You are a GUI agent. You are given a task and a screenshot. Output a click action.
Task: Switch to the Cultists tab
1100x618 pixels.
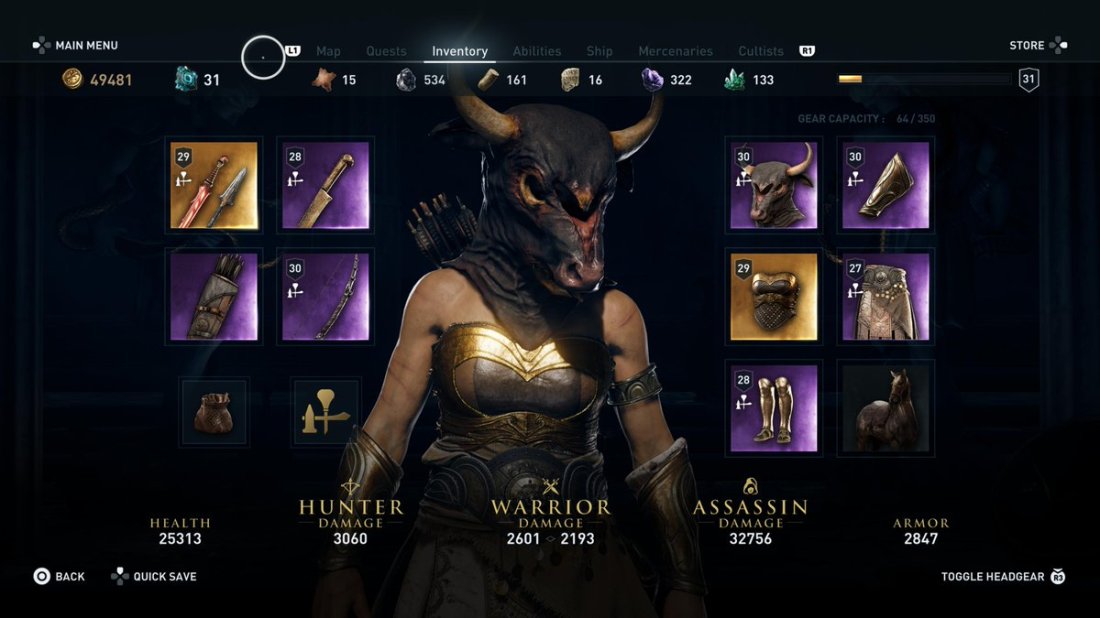pyautogui.click(x=761, y=51)
